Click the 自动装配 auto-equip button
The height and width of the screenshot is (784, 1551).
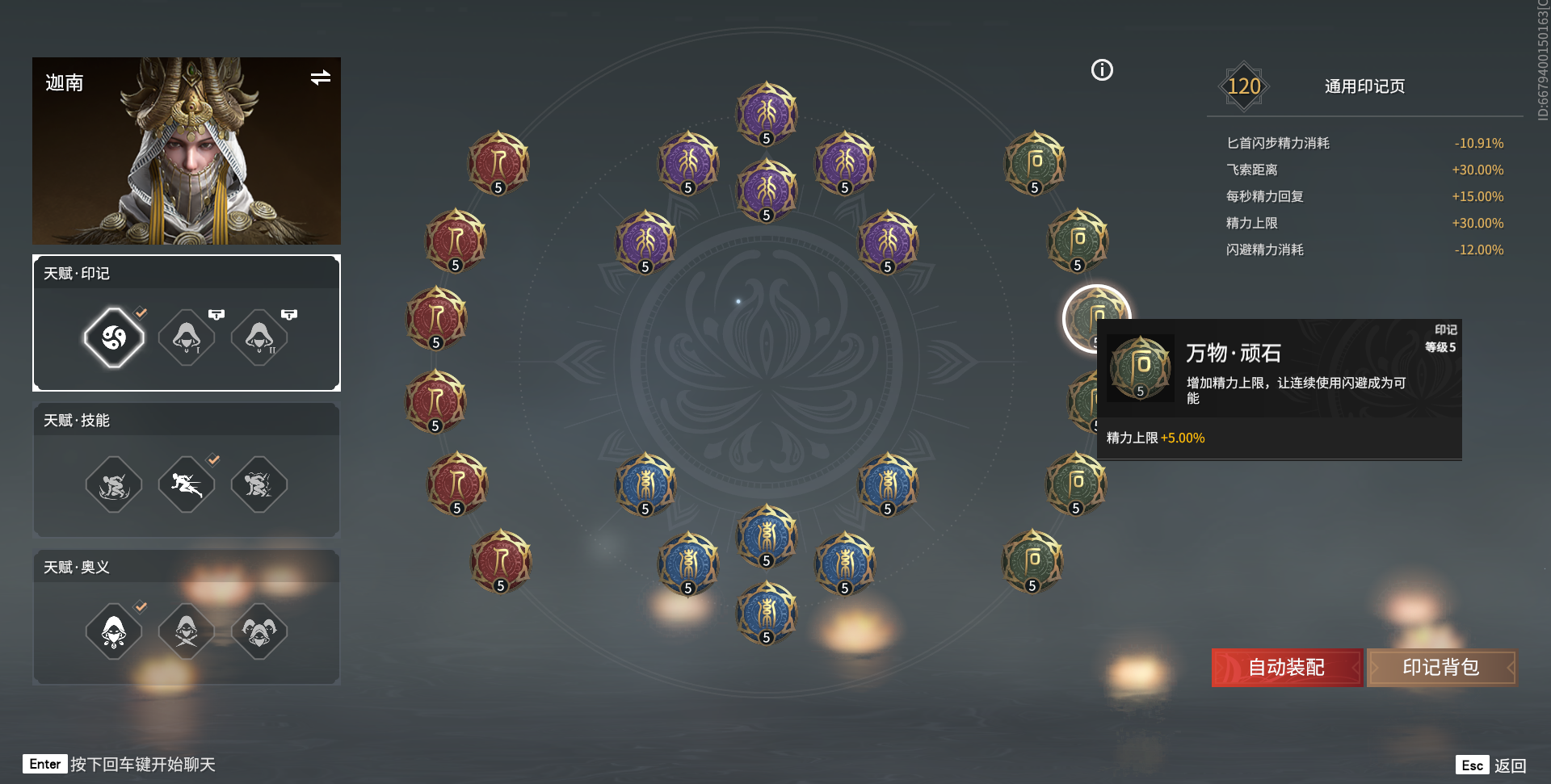1286,668
